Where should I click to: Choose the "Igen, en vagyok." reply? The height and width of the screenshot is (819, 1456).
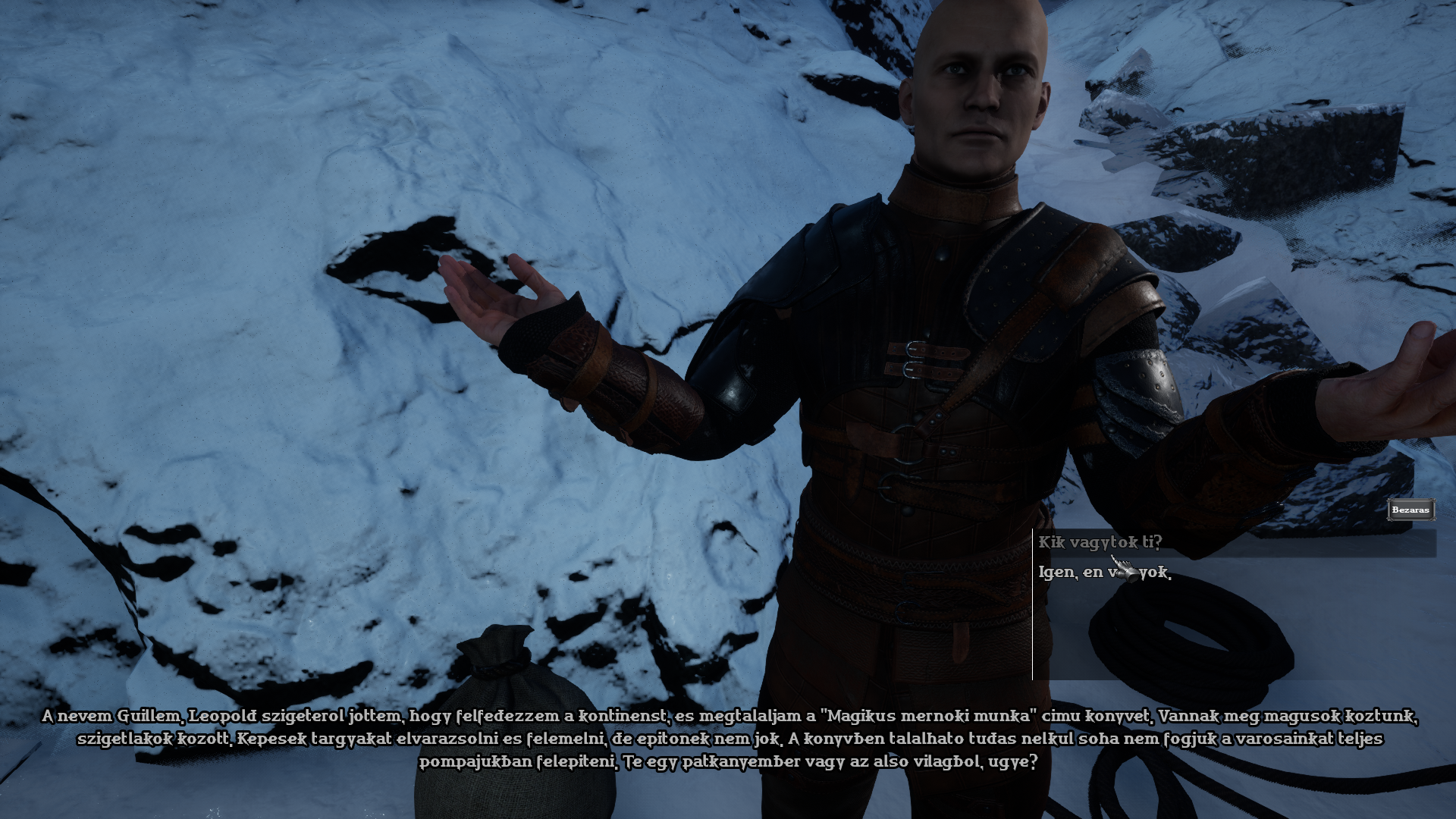pos(1104,573)
